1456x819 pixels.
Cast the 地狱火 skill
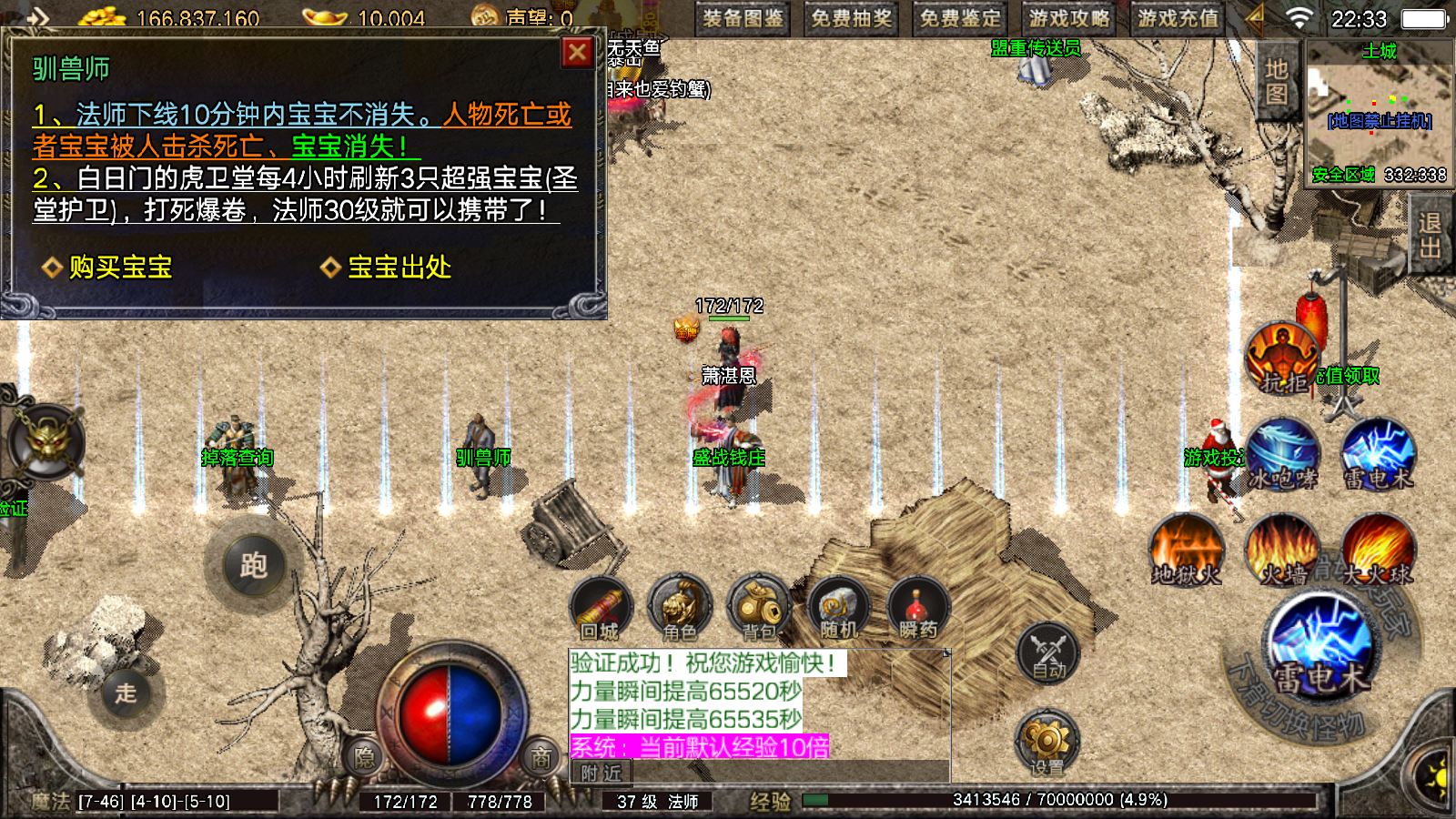(x=1186, y=550)
